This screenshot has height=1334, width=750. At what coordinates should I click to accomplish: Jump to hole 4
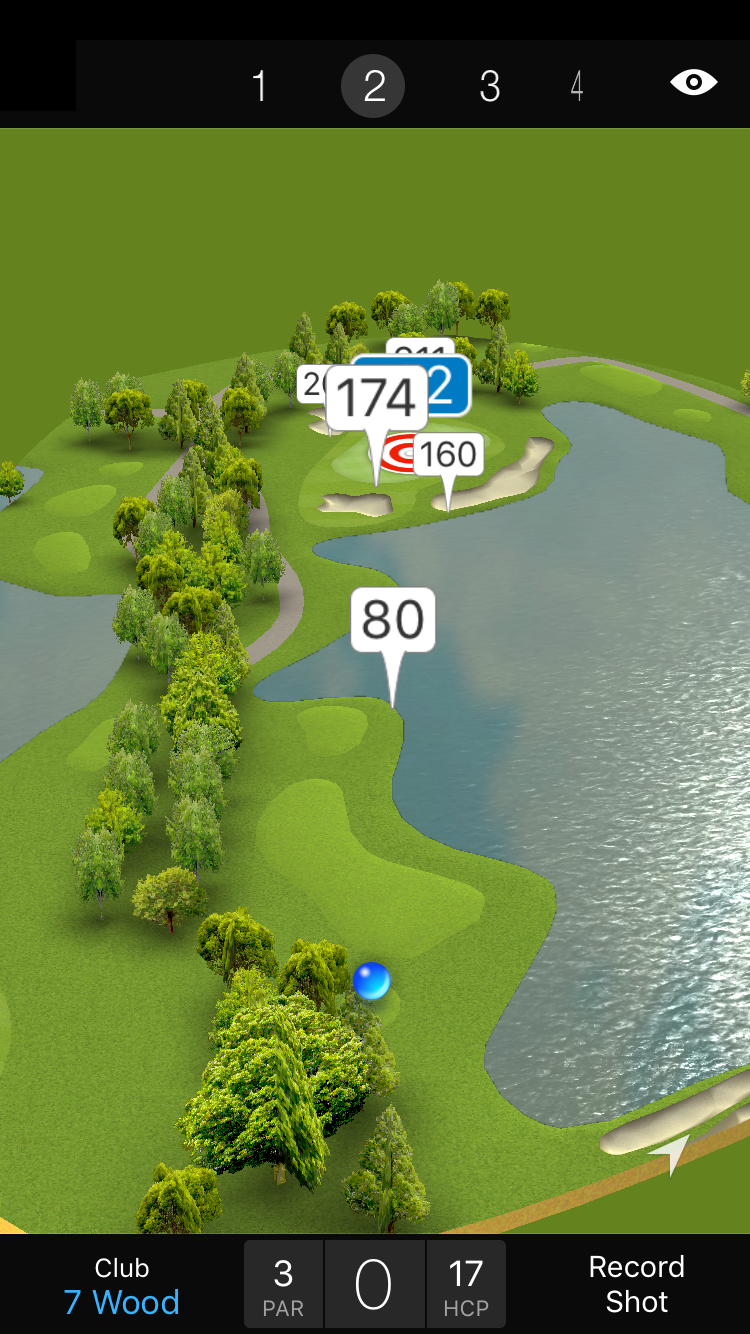click(577, 87)
